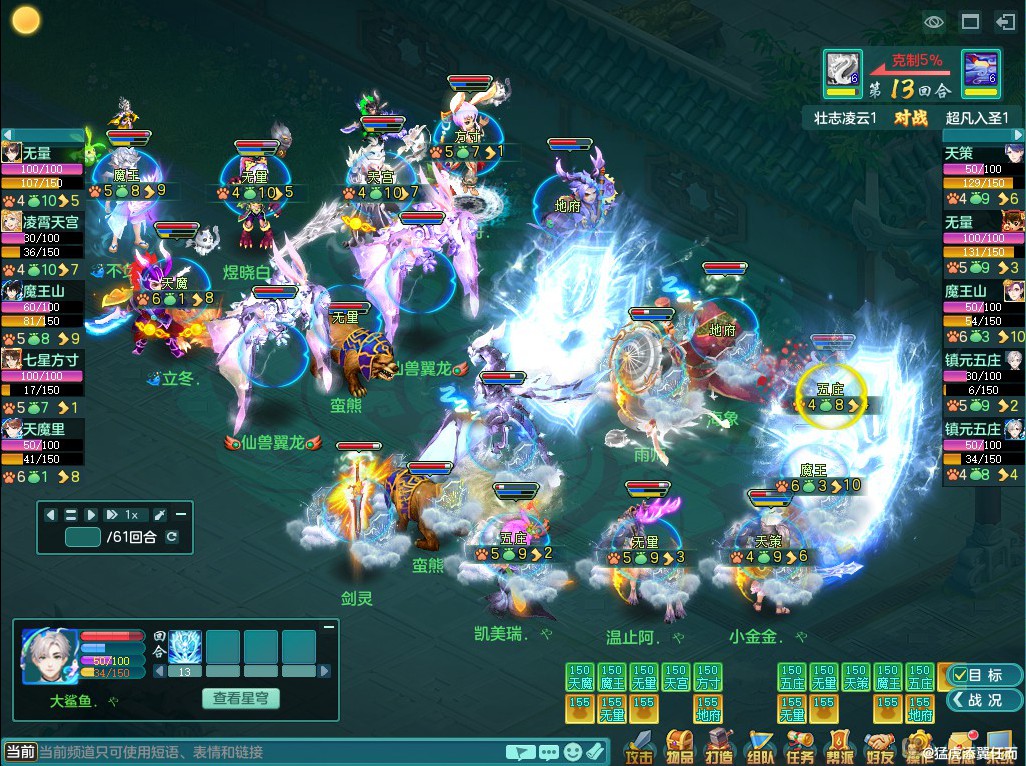This screenshot has width=1026, height=766.
Task: Open the 战况 battle status panel
Action: pos(985,700)
